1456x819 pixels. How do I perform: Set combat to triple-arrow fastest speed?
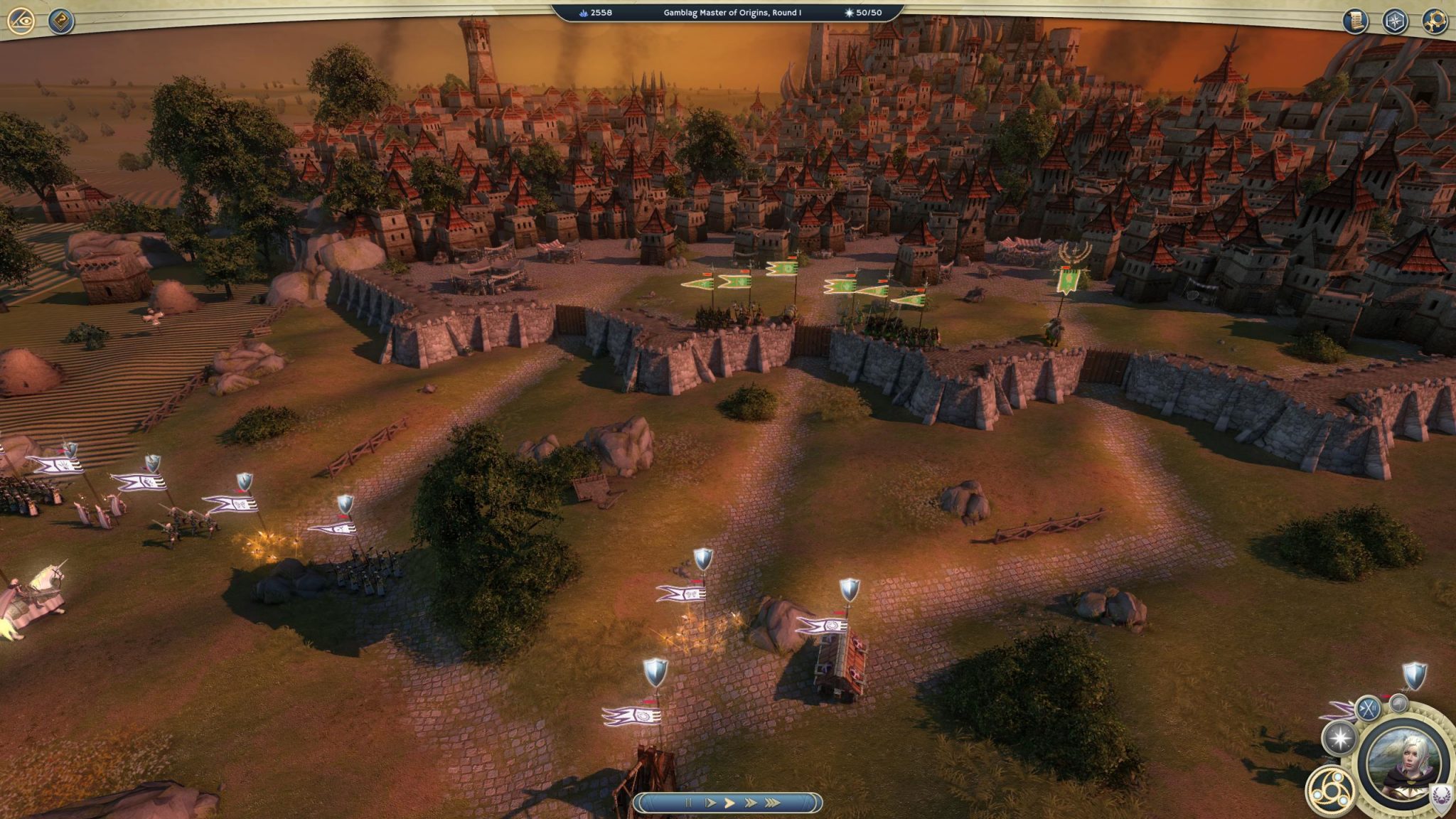[x=772, y=803]
